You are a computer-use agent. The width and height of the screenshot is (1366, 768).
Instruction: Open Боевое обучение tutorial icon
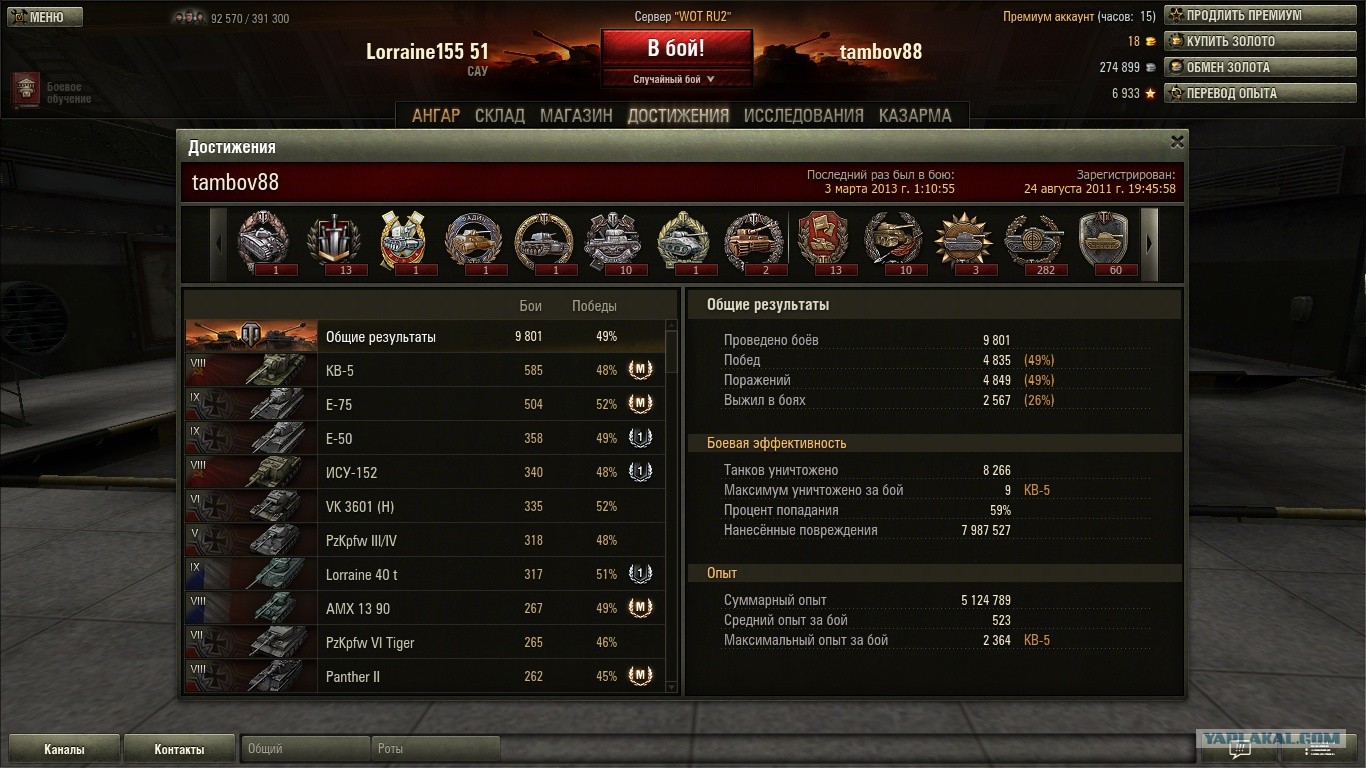coord(26,92)
